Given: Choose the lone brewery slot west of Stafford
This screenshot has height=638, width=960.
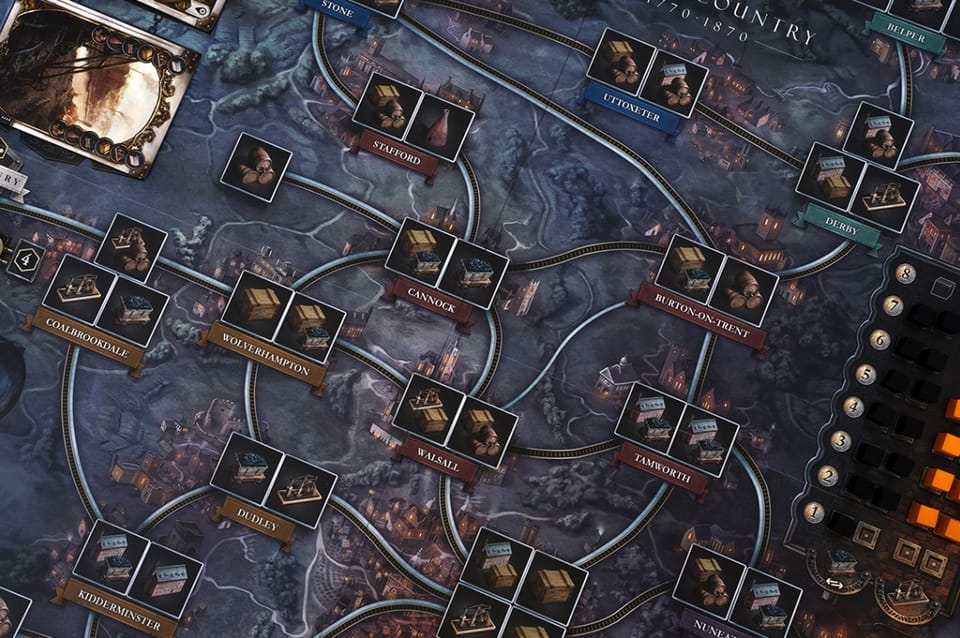Looking at the screenshot, I should [x=255, y=167].
